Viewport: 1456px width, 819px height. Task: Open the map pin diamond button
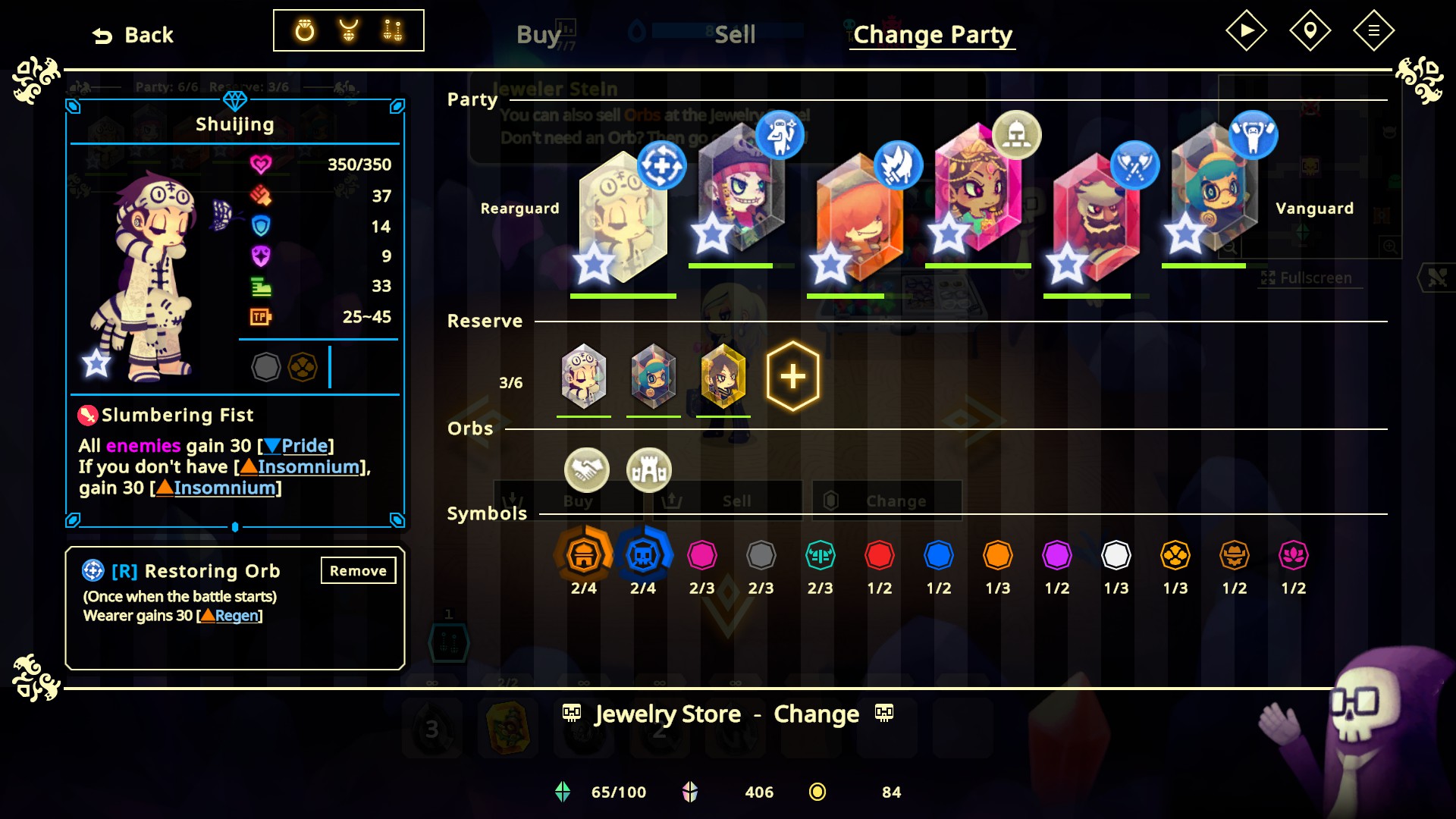[x=1310, y=30]
